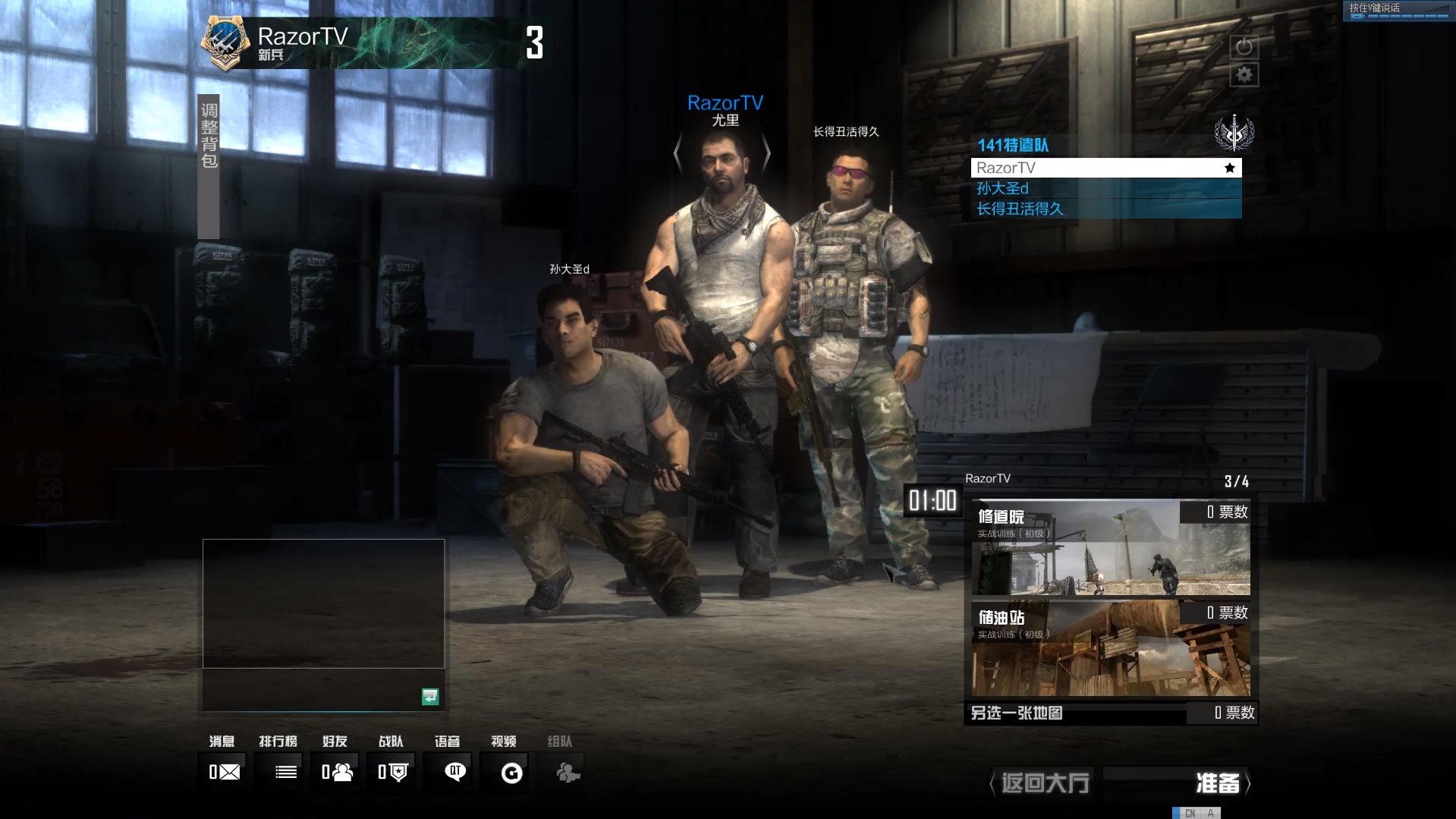This screenshot has width=1456, height=819.
Task: Vote for the 储油站 map
Action: [1111, 649]
